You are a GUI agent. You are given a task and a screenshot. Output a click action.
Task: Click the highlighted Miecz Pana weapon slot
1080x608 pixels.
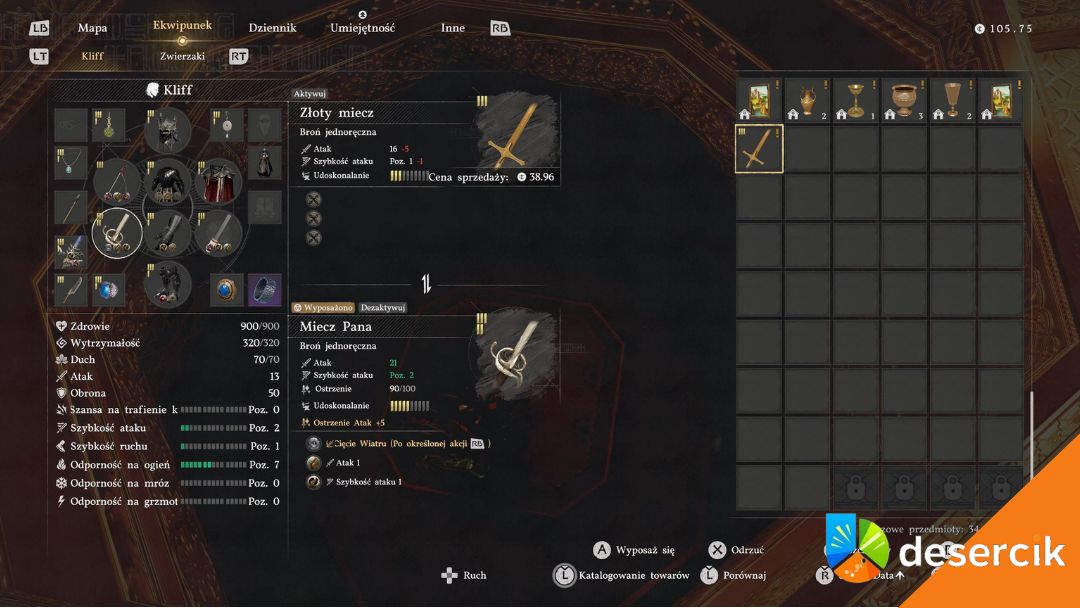(117, 233)
